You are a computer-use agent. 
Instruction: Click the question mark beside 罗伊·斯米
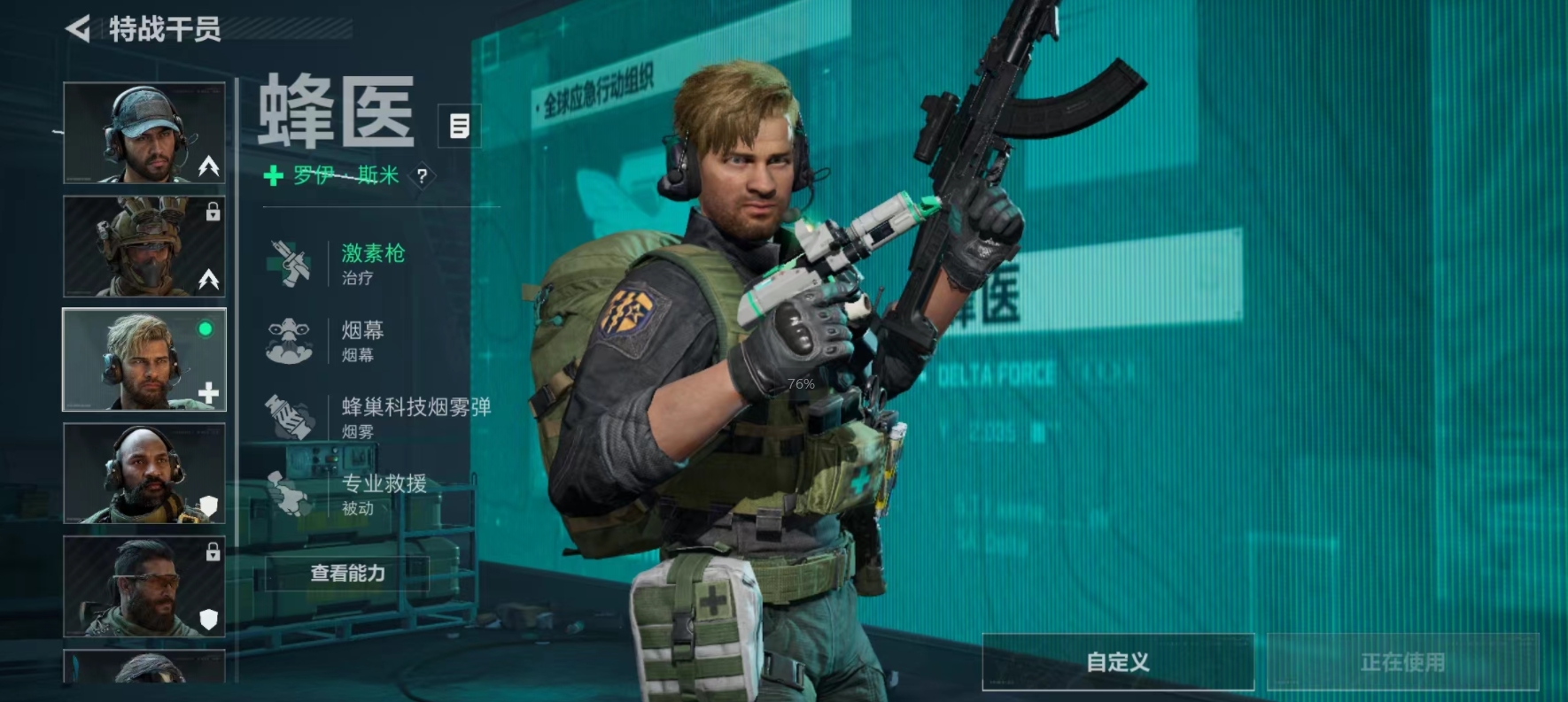[423, 175]
